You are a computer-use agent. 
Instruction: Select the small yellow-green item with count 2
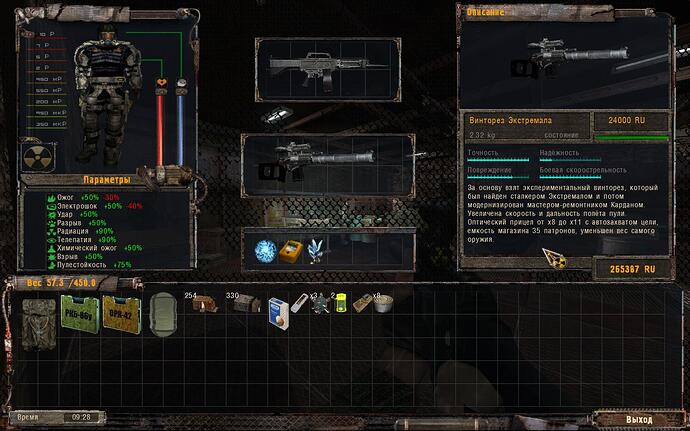click(340, 305)
